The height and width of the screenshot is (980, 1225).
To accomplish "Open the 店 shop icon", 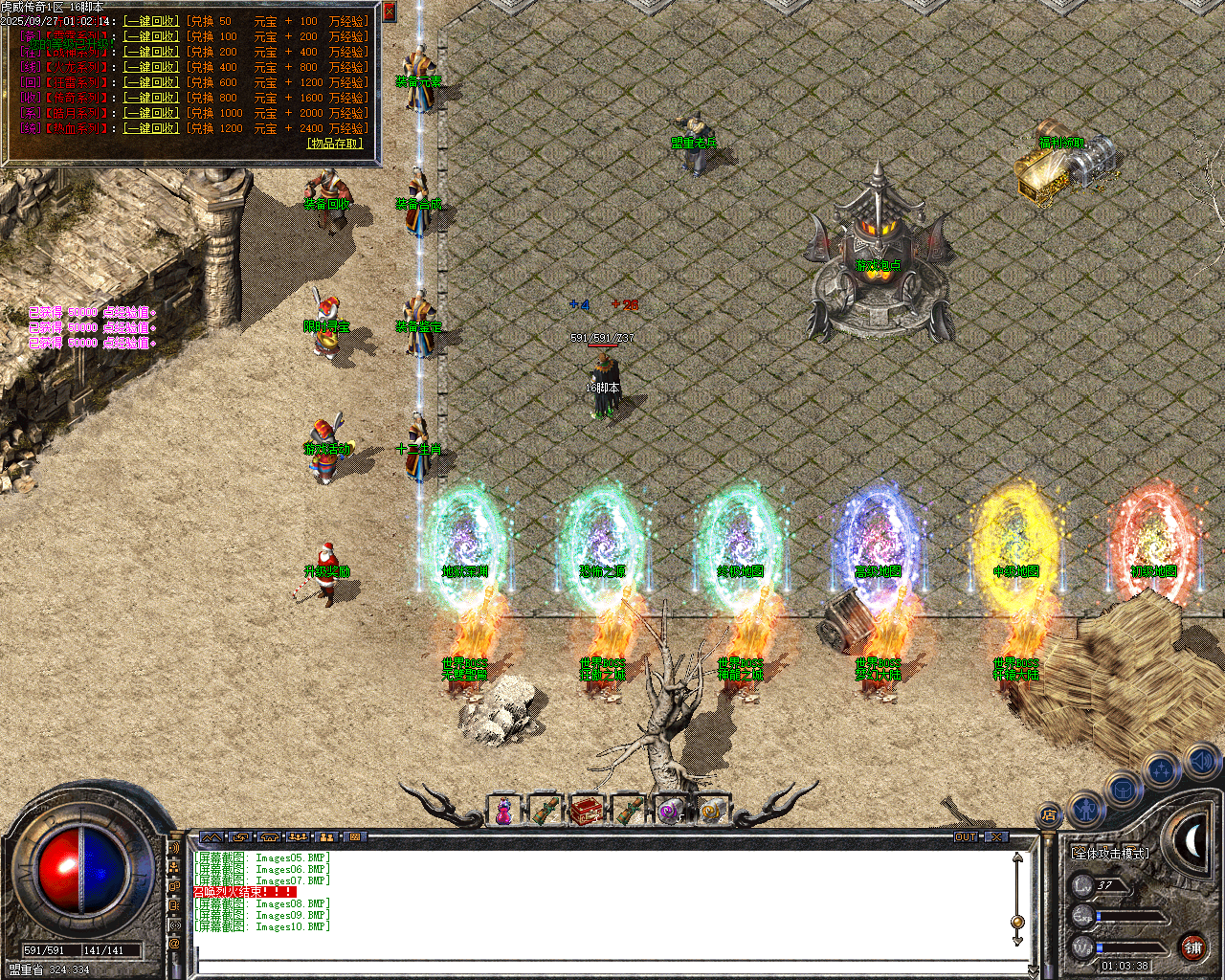I will coord(1050,815).
